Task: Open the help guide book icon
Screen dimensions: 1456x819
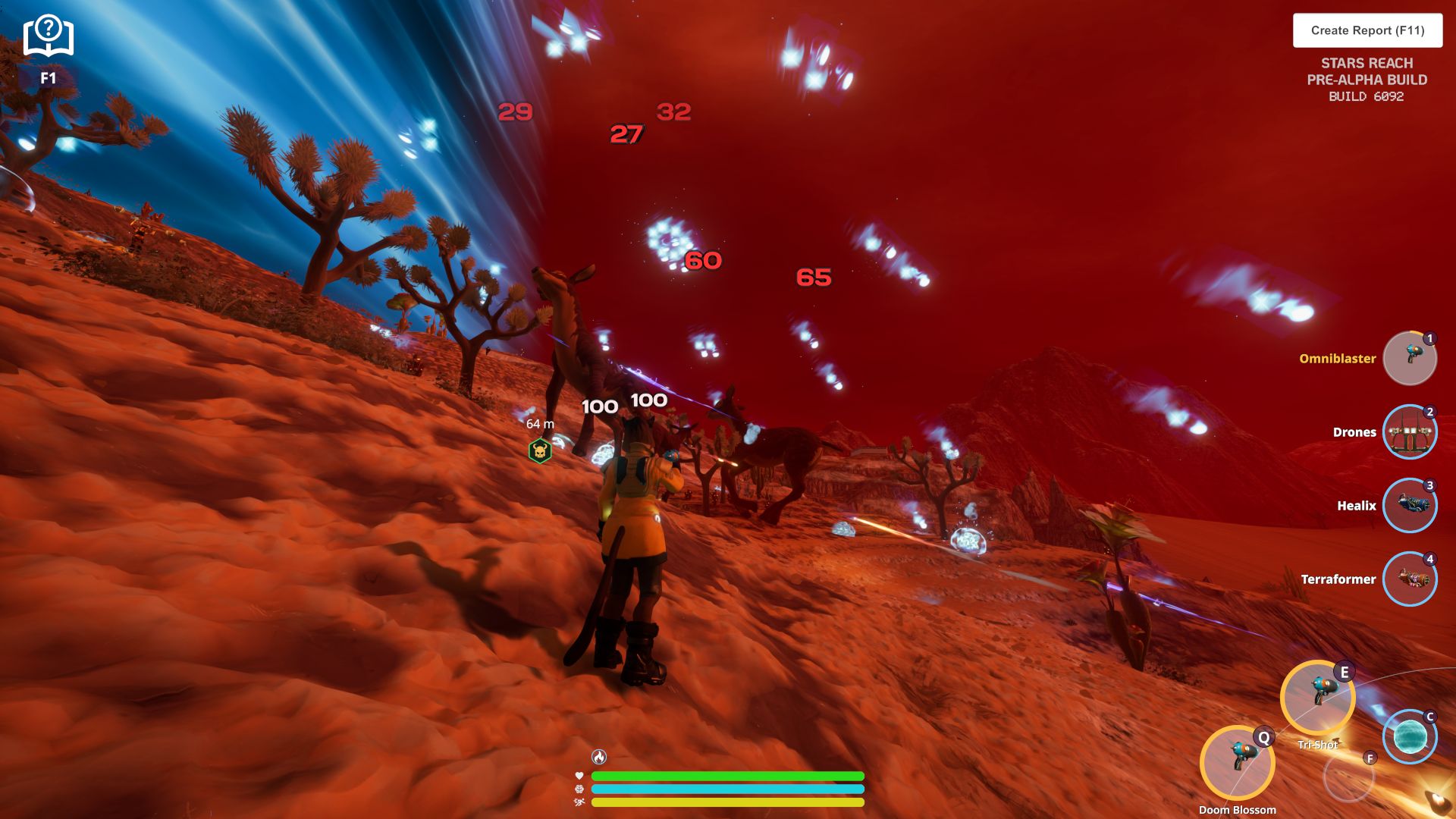Action: point(48,36)
